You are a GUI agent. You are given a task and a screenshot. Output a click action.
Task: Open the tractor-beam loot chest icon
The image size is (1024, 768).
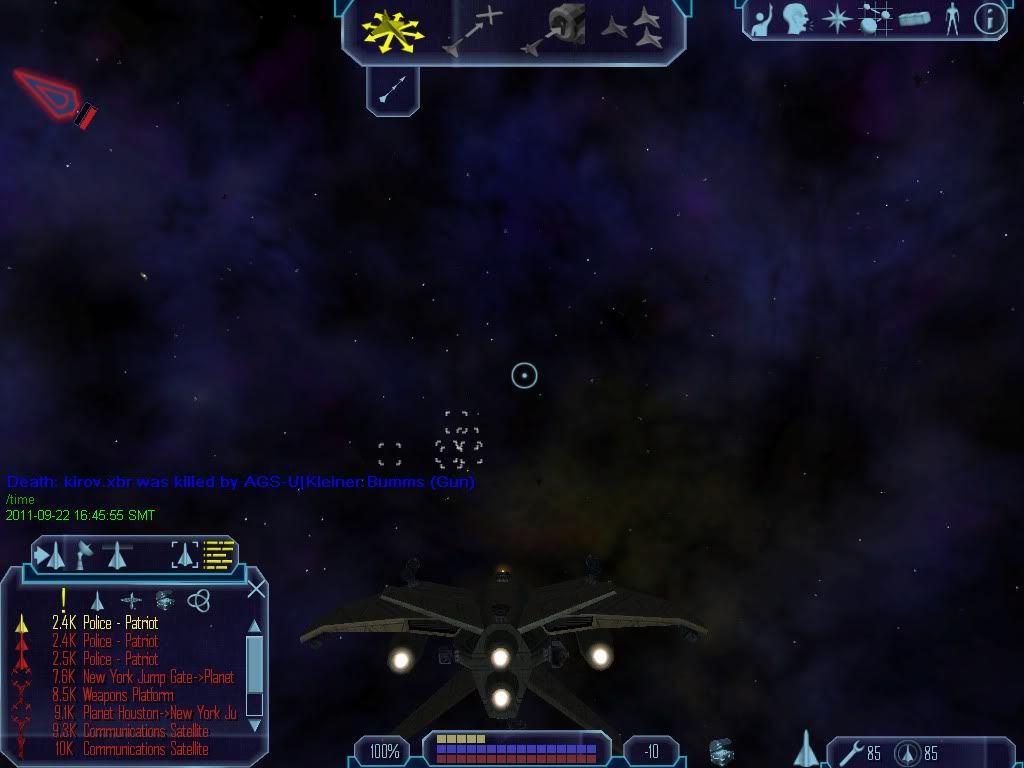pos(718,750)
